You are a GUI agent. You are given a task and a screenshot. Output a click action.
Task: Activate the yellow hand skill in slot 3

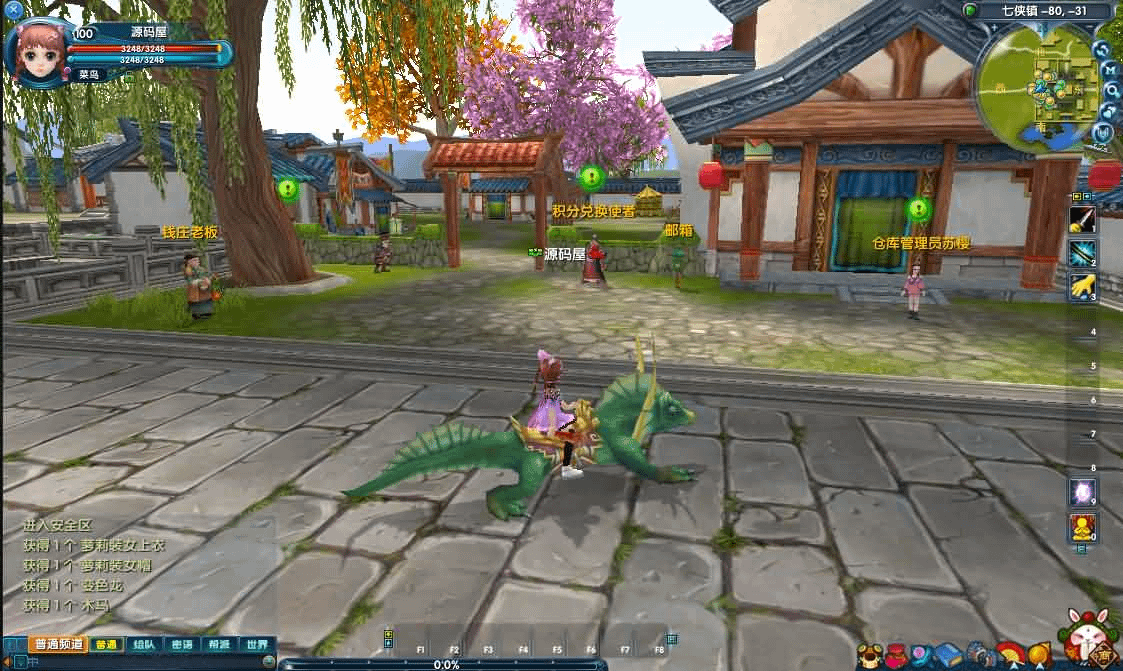click(x=1082, y=287)
